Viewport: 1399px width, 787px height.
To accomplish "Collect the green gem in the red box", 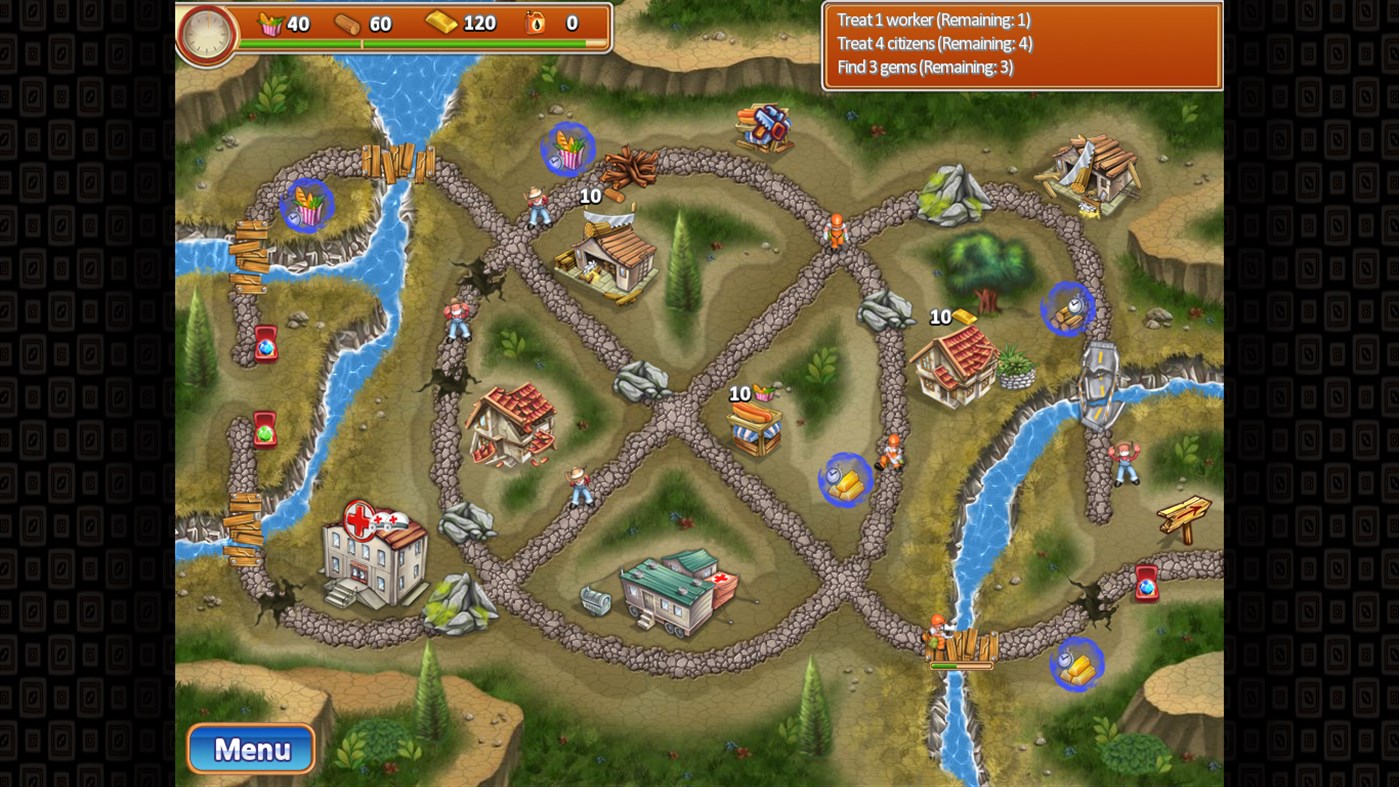I will coord(264,430).
